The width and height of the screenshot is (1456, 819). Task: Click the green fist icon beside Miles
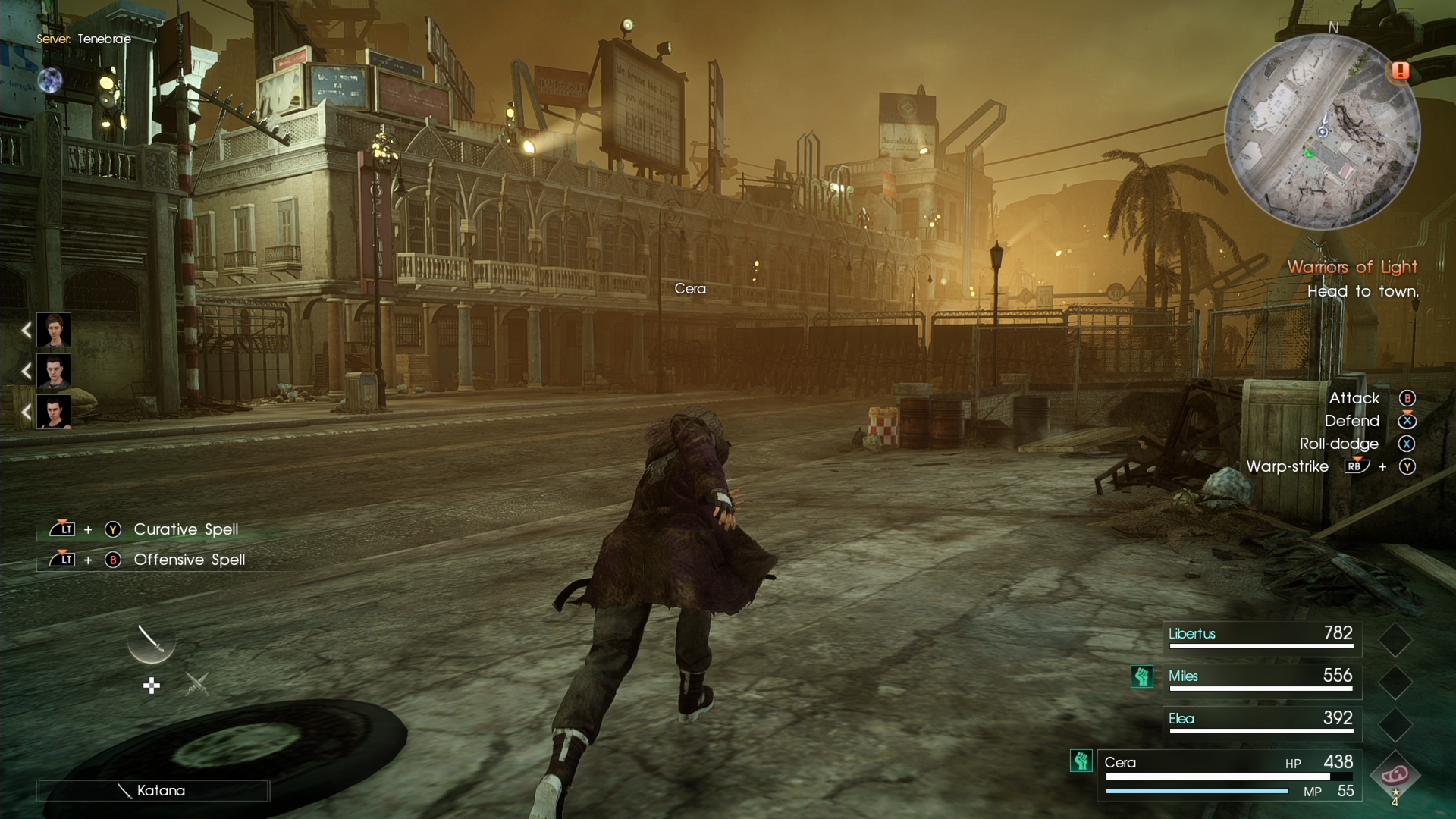(x=1142, y=676)
